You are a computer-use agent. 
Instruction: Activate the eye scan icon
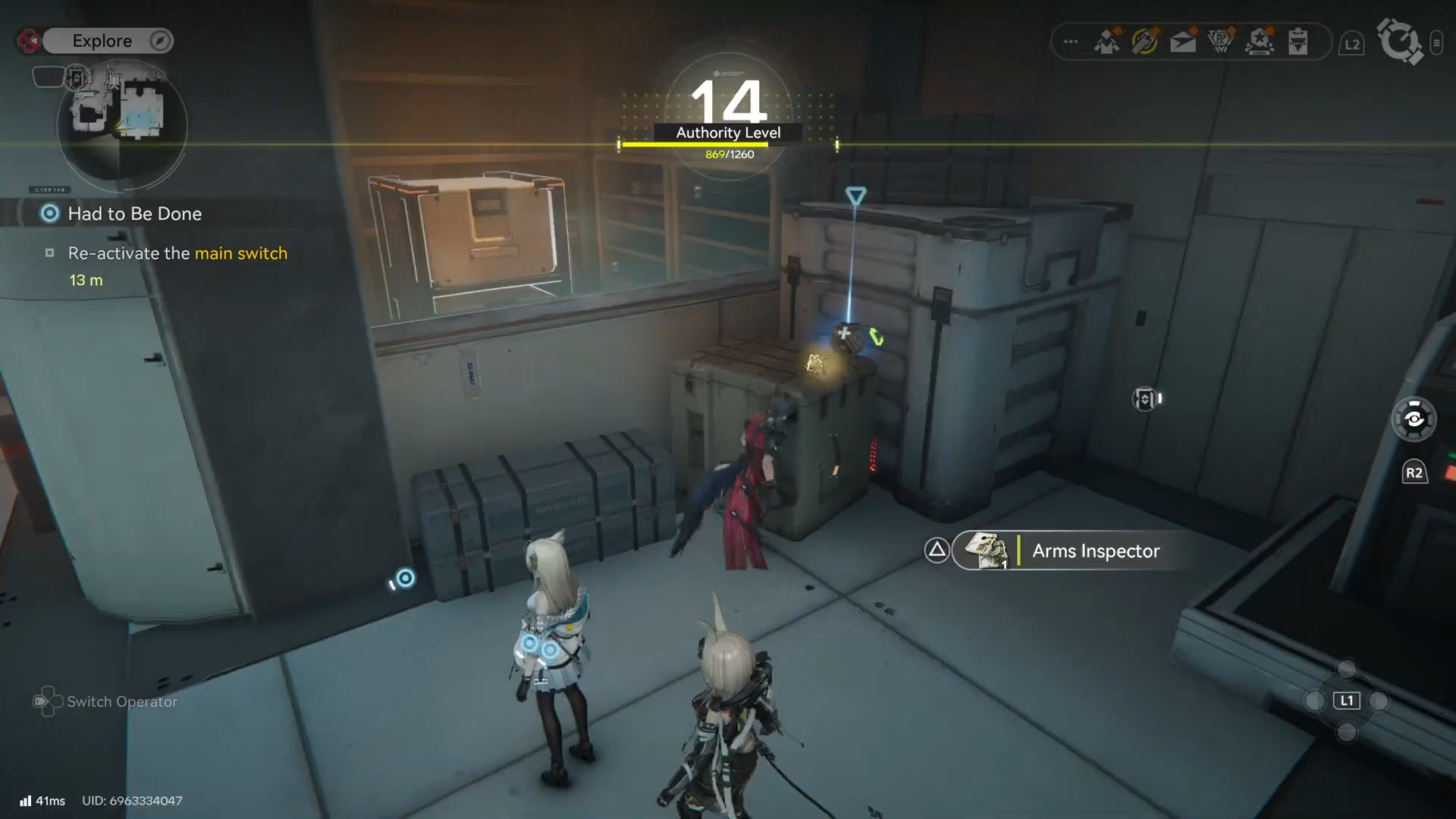tap(1414, 419)
